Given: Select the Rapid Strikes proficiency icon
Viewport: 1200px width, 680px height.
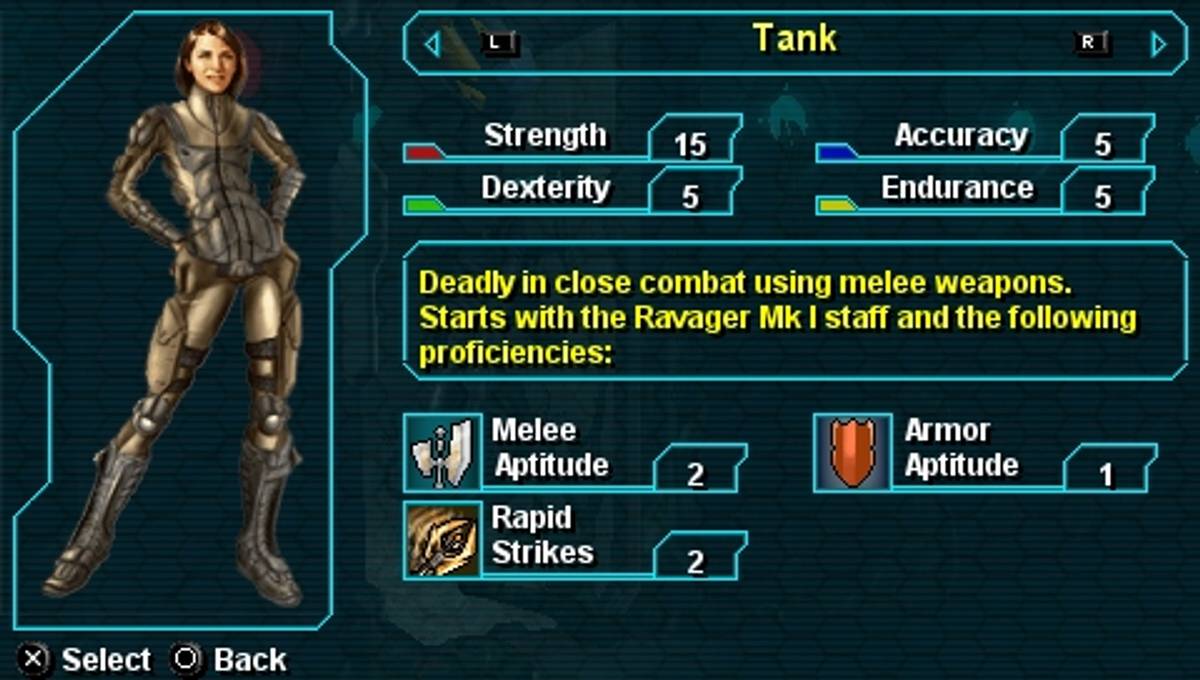Looking at the screenshot, I should [x=442, y=540].
